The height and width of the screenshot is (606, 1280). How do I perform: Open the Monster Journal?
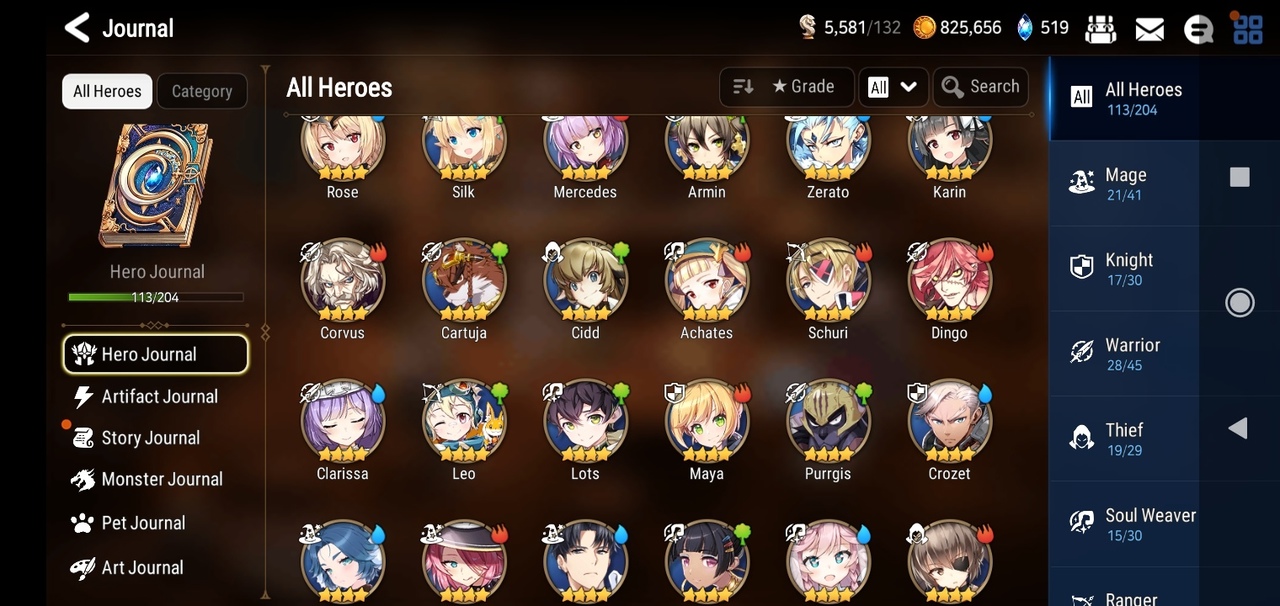160,480
